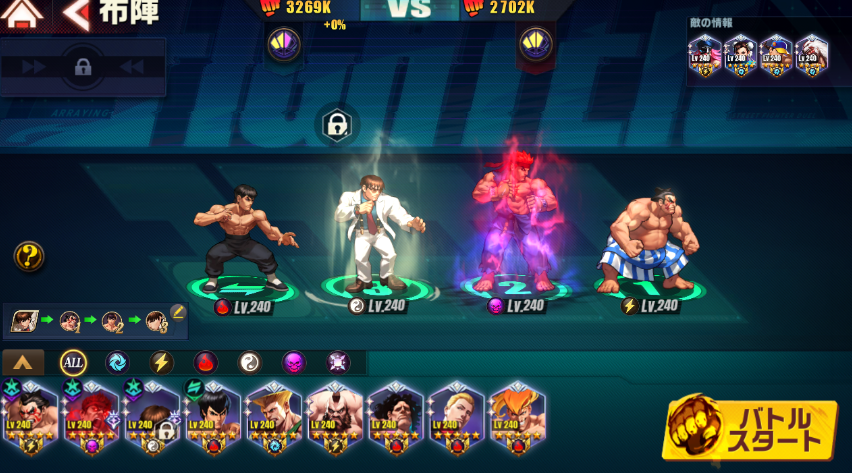Filter roster by lightning element
The height and width of the screenshot is (473, 852).
click(161, 362)
